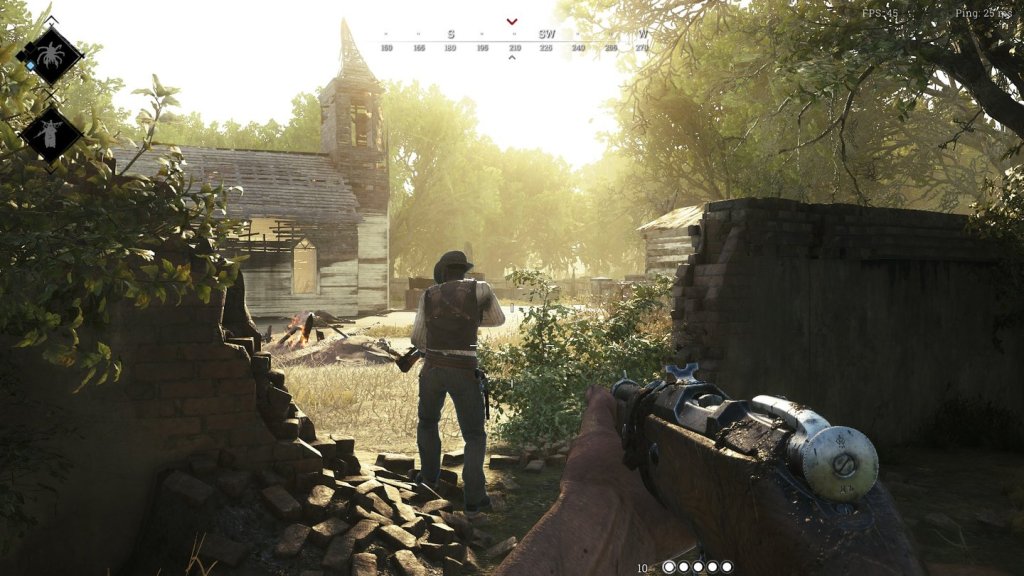
Task: Select the Butcher boss target icon
Action: click(50, 133)
